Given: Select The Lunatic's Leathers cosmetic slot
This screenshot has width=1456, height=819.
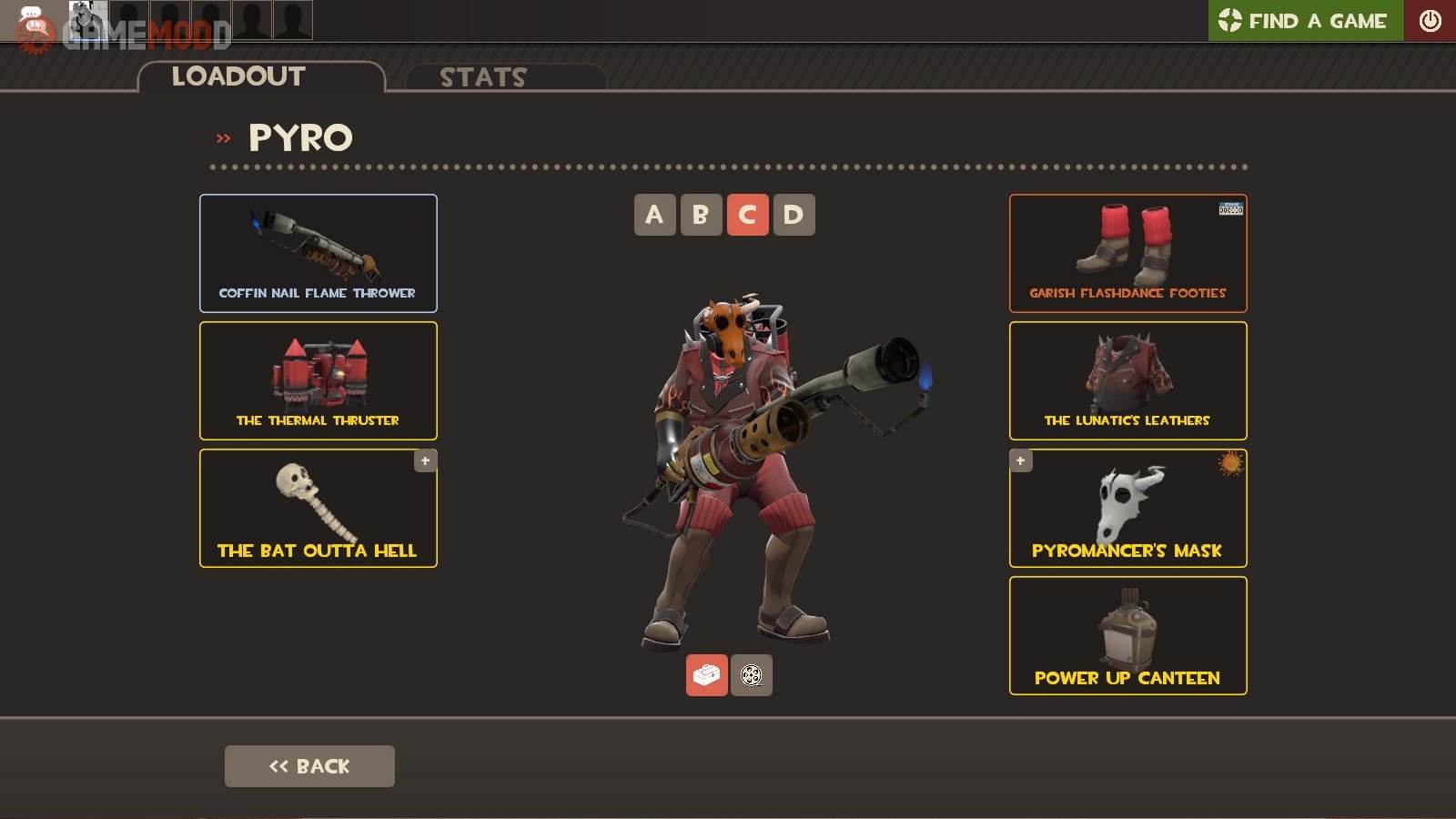Looking at the screenshot, I should [x=1127, y=380].
